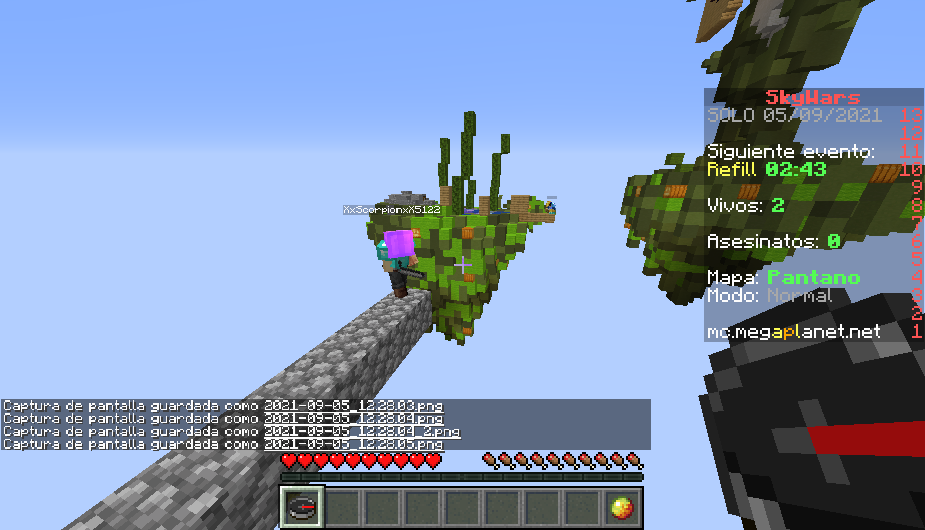This screenshot has height=530, width=925.
Task: Select the golden orb item in the hotbar
Action: tap(622, 507)
